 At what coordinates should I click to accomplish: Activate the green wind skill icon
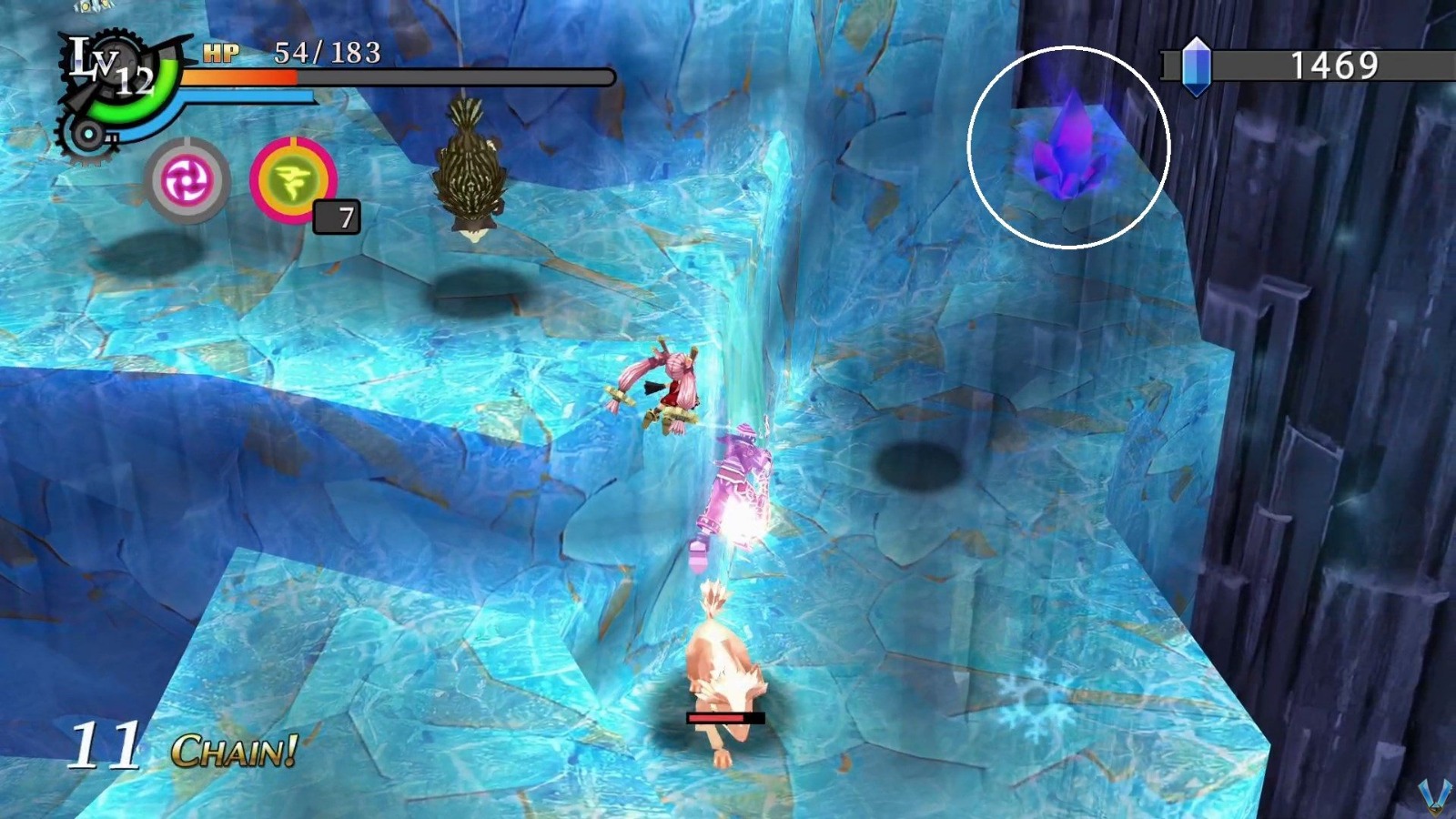[x=296, y=180]
